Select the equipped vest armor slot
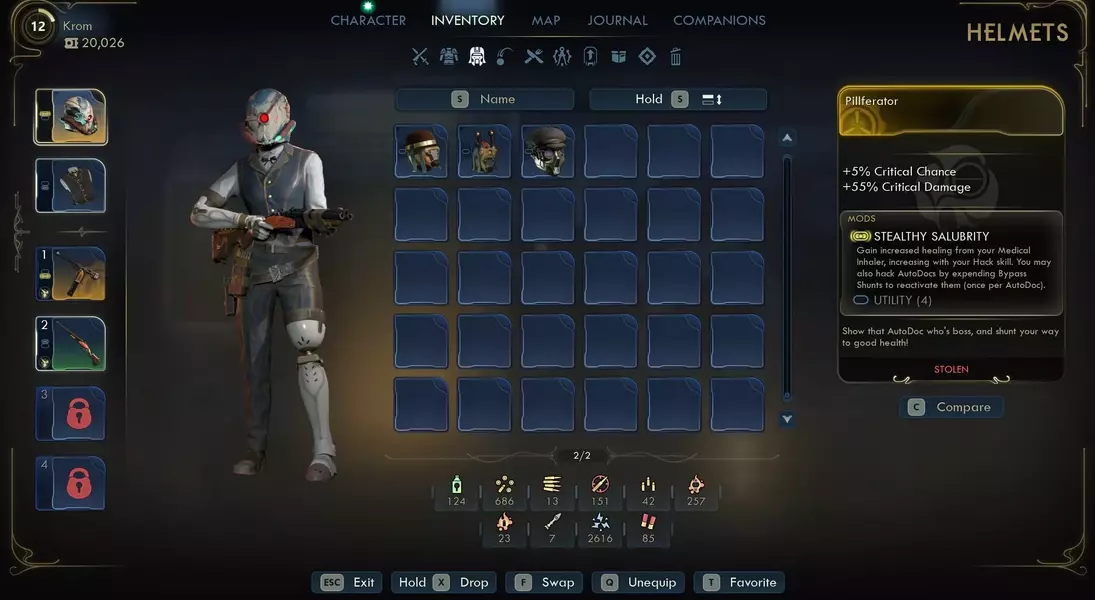The height and width of the screenshot is (600, 1095). (72, 186)
